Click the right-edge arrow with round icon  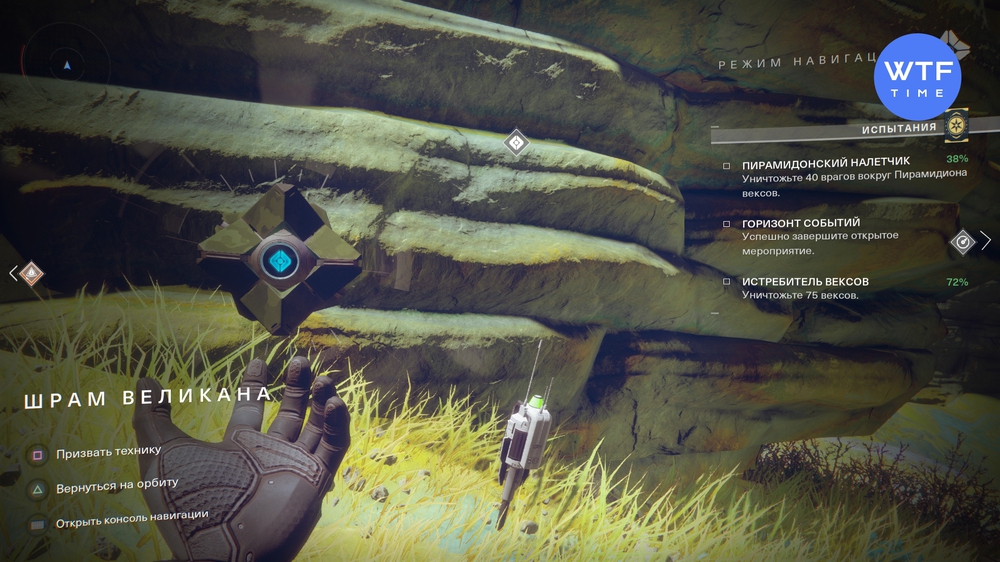[x=970, y=241]
